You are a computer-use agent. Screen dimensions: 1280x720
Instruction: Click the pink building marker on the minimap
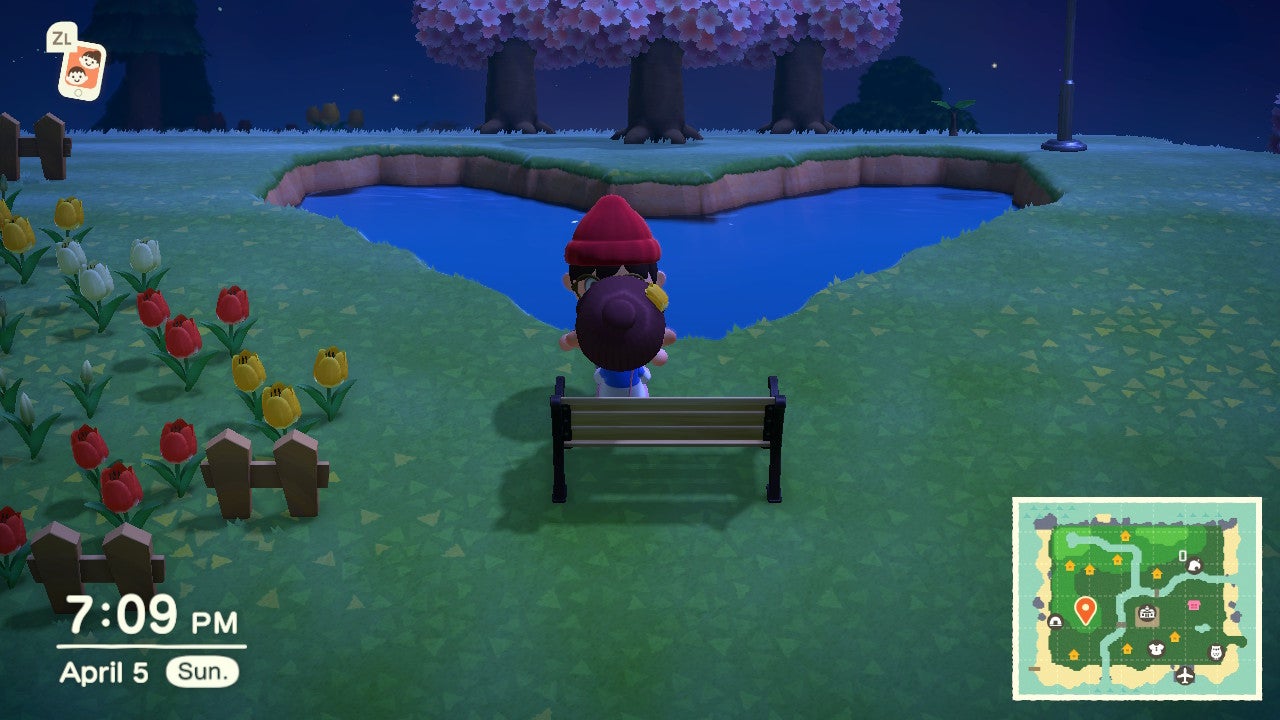tap(1194, 604)
